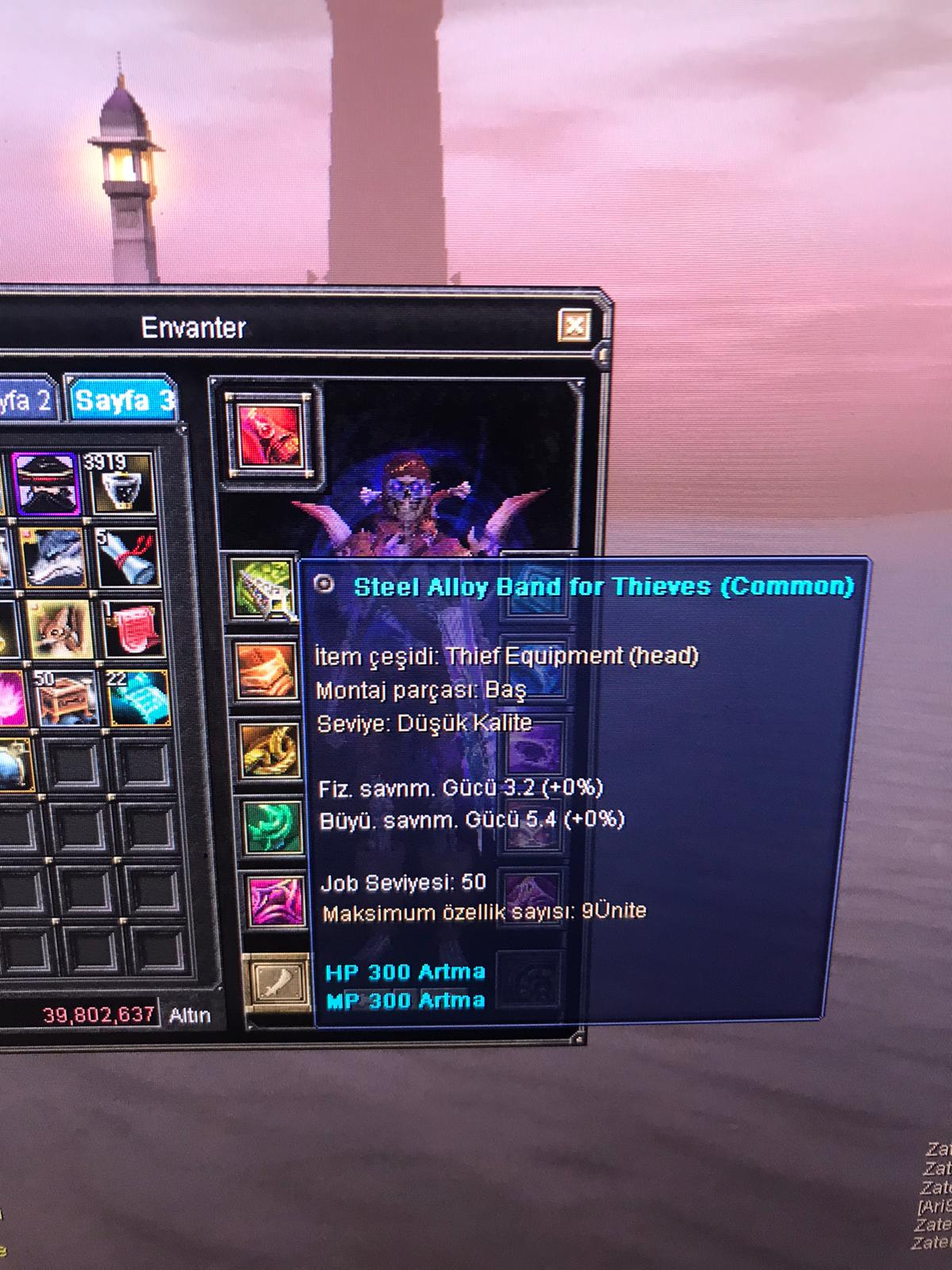Screen dimensions: 952x1270
Task: Click the red equipped slot above character
Action: pyautogui.click(x=271, y=437)
